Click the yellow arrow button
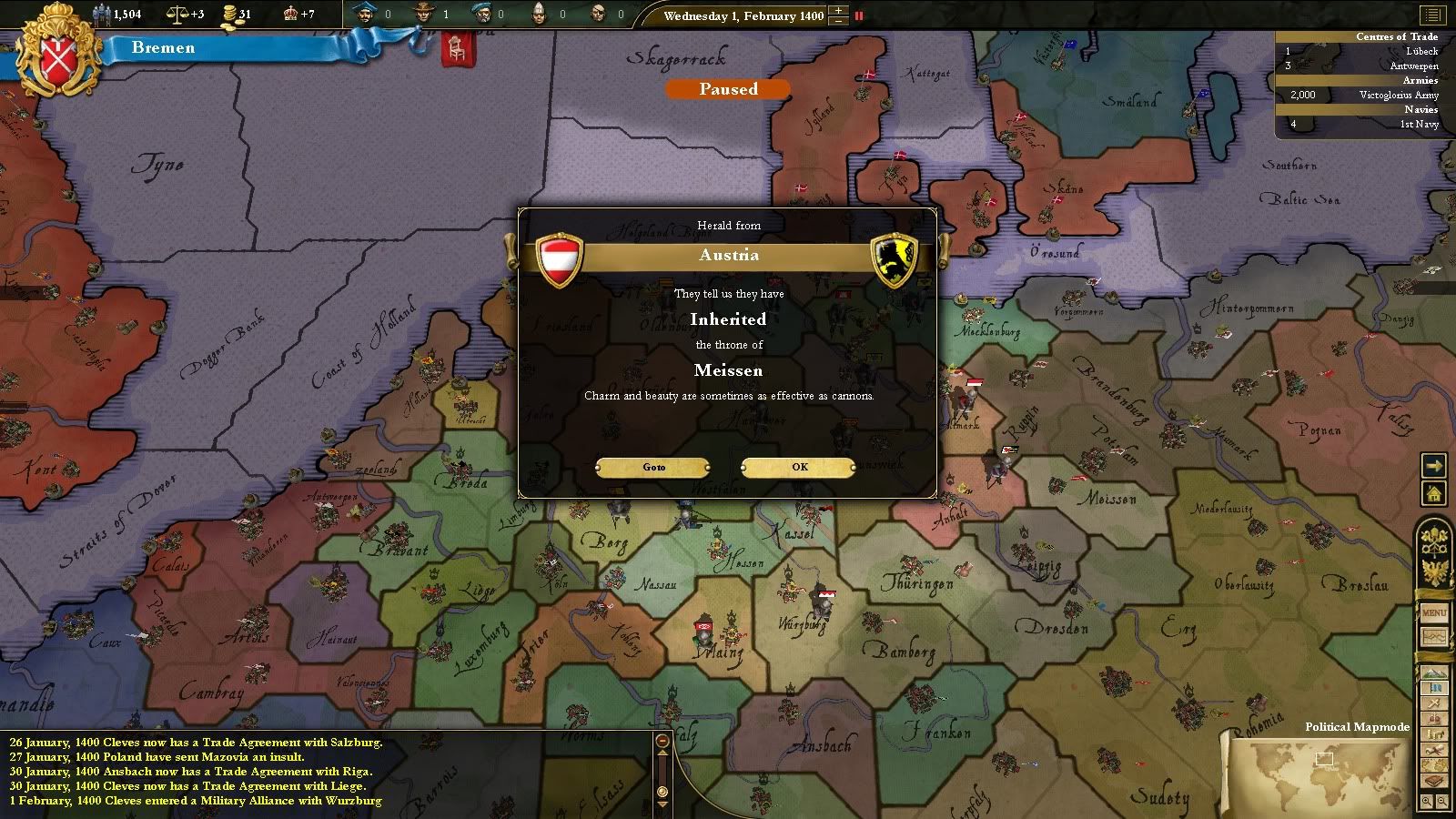This screenshot has width=1456, height=819. pyautogui.click(x=1434, y=466)
